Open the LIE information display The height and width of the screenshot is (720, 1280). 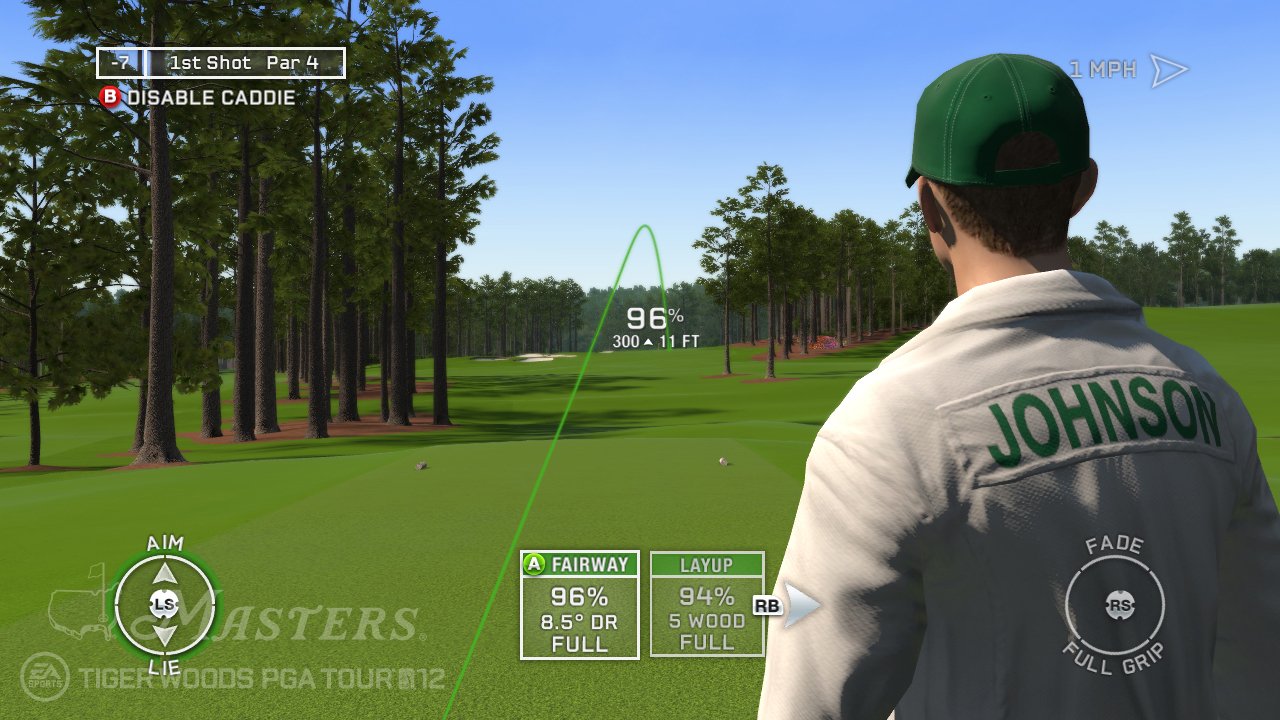coord(163,664)
